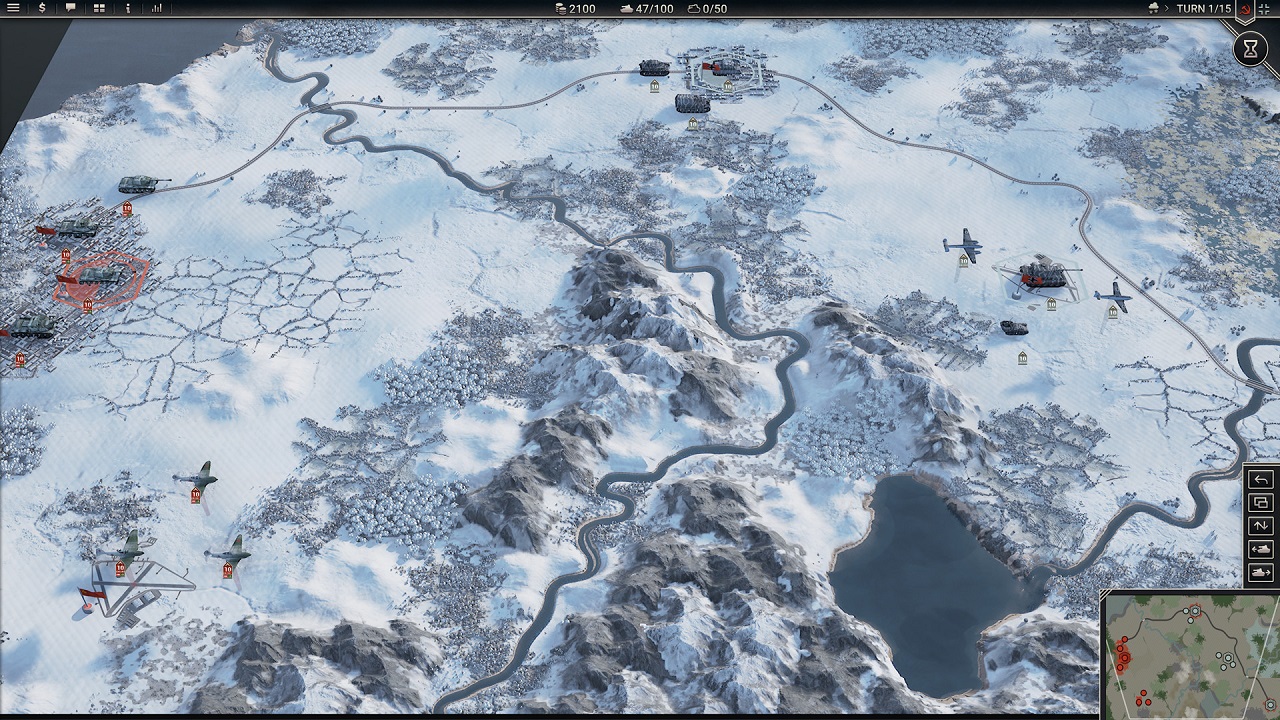Click the Soviet hammer and sickle emblem
Image resolution: width=1280 pixels, height=720 pixels.
point(1246,9)
